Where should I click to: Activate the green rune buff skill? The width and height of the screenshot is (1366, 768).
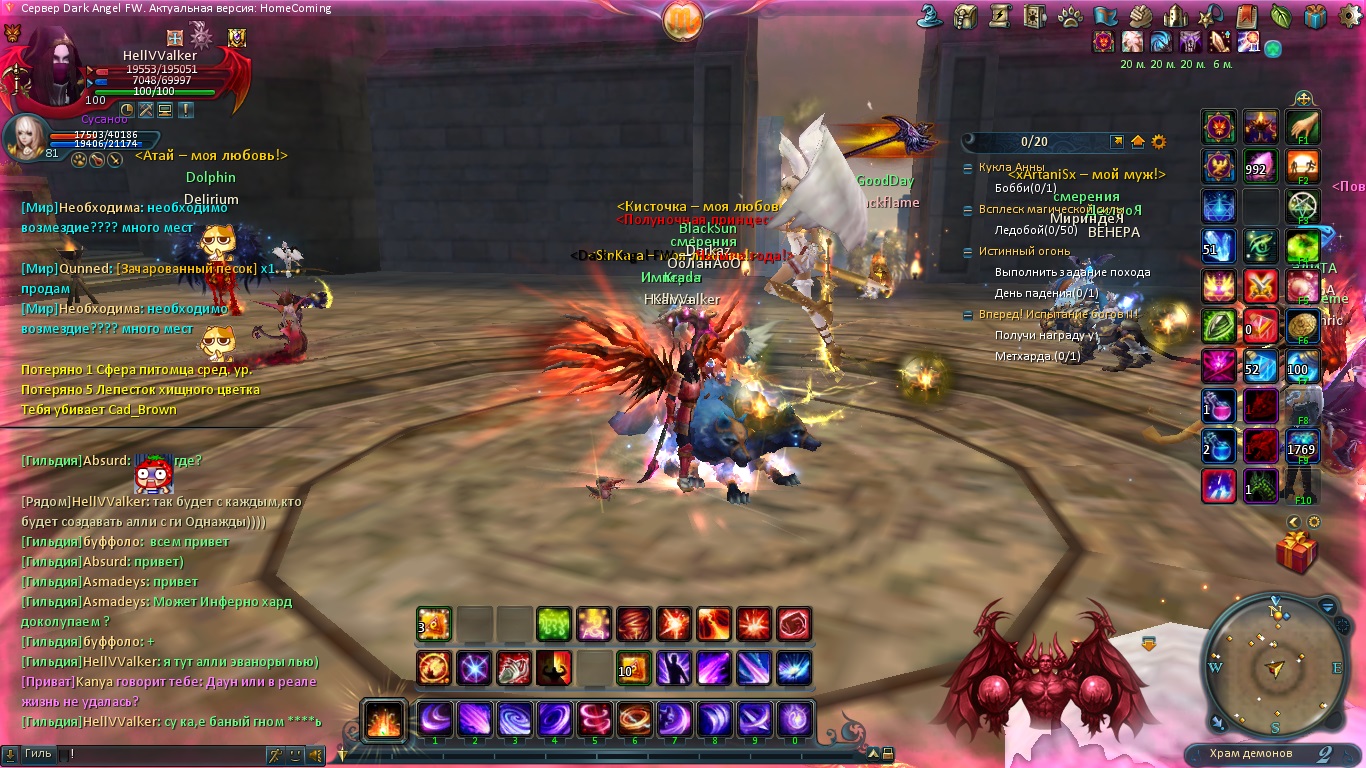[x=554, y=624]
